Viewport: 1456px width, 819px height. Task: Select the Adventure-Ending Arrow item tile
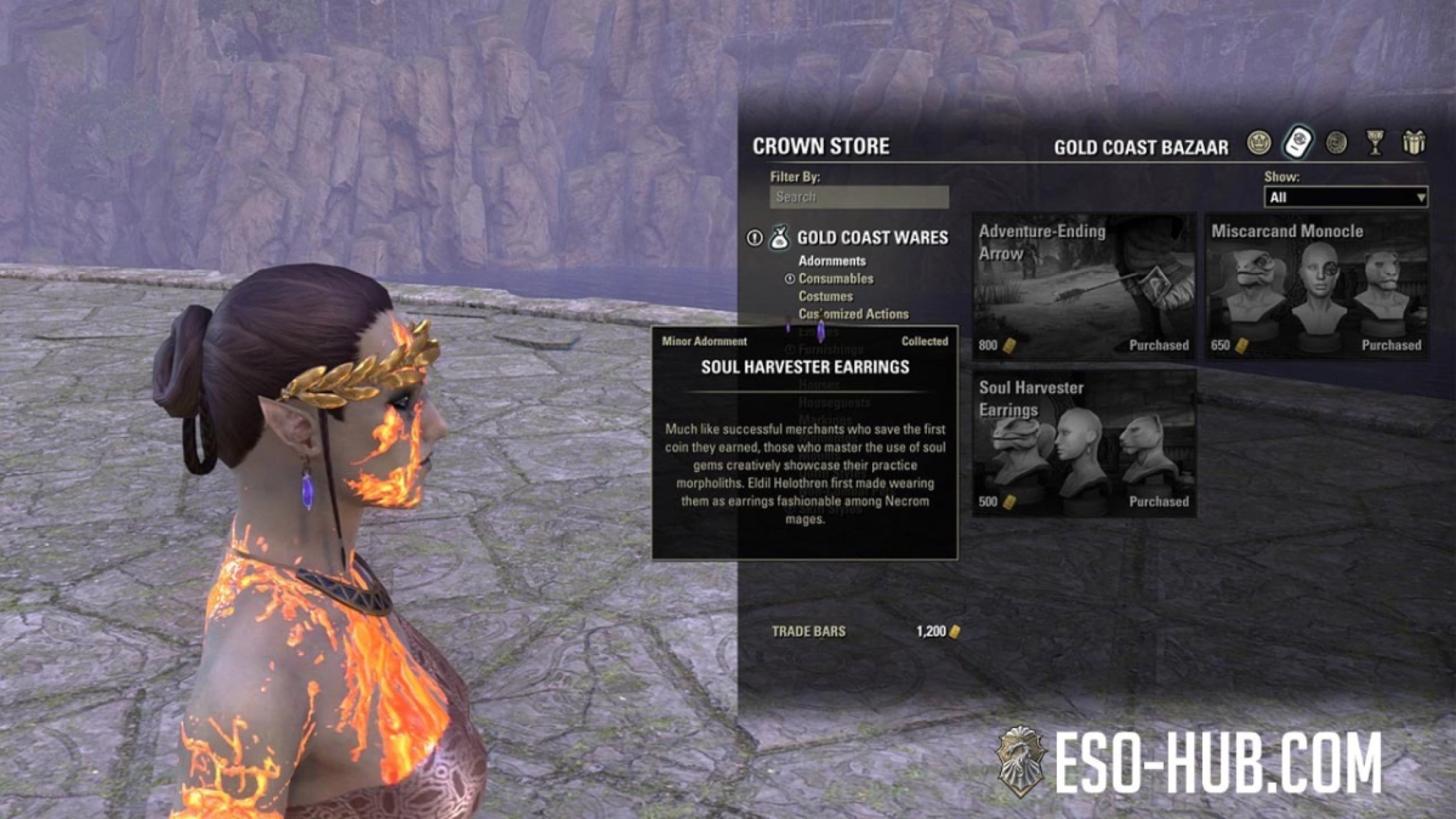point(1083,287)
